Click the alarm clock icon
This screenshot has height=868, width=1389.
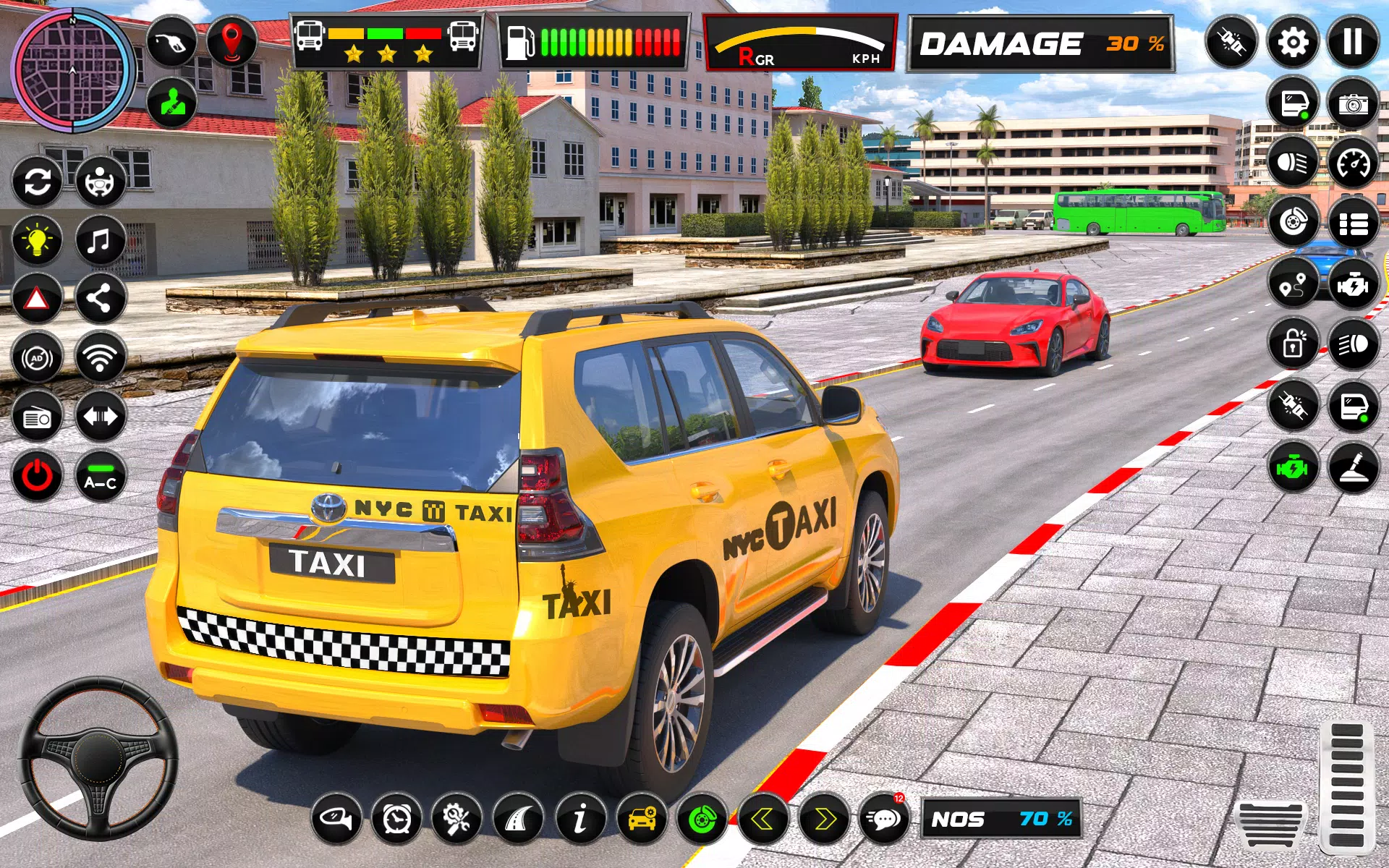[x=396, y=820]
